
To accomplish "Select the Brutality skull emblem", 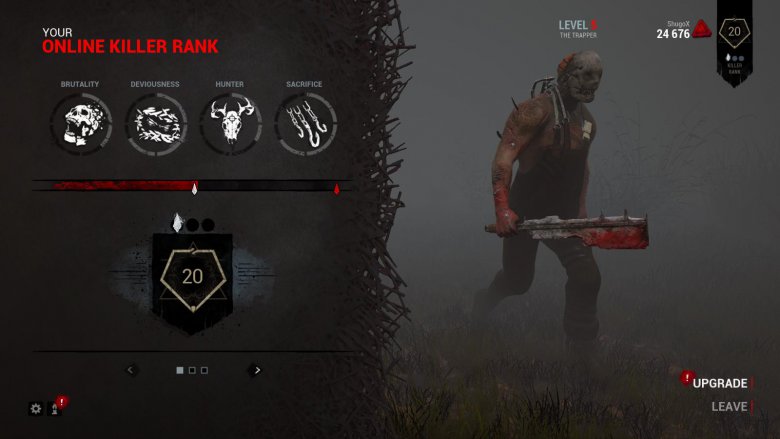I will pyautogui.click(x=79, y=126).
